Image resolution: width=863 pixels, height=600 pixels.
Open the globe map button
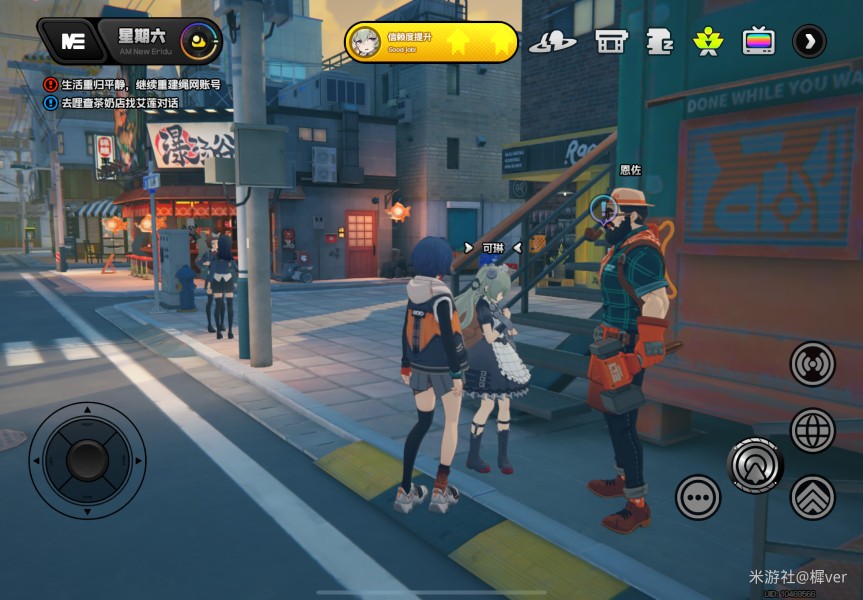pos(812,431)
